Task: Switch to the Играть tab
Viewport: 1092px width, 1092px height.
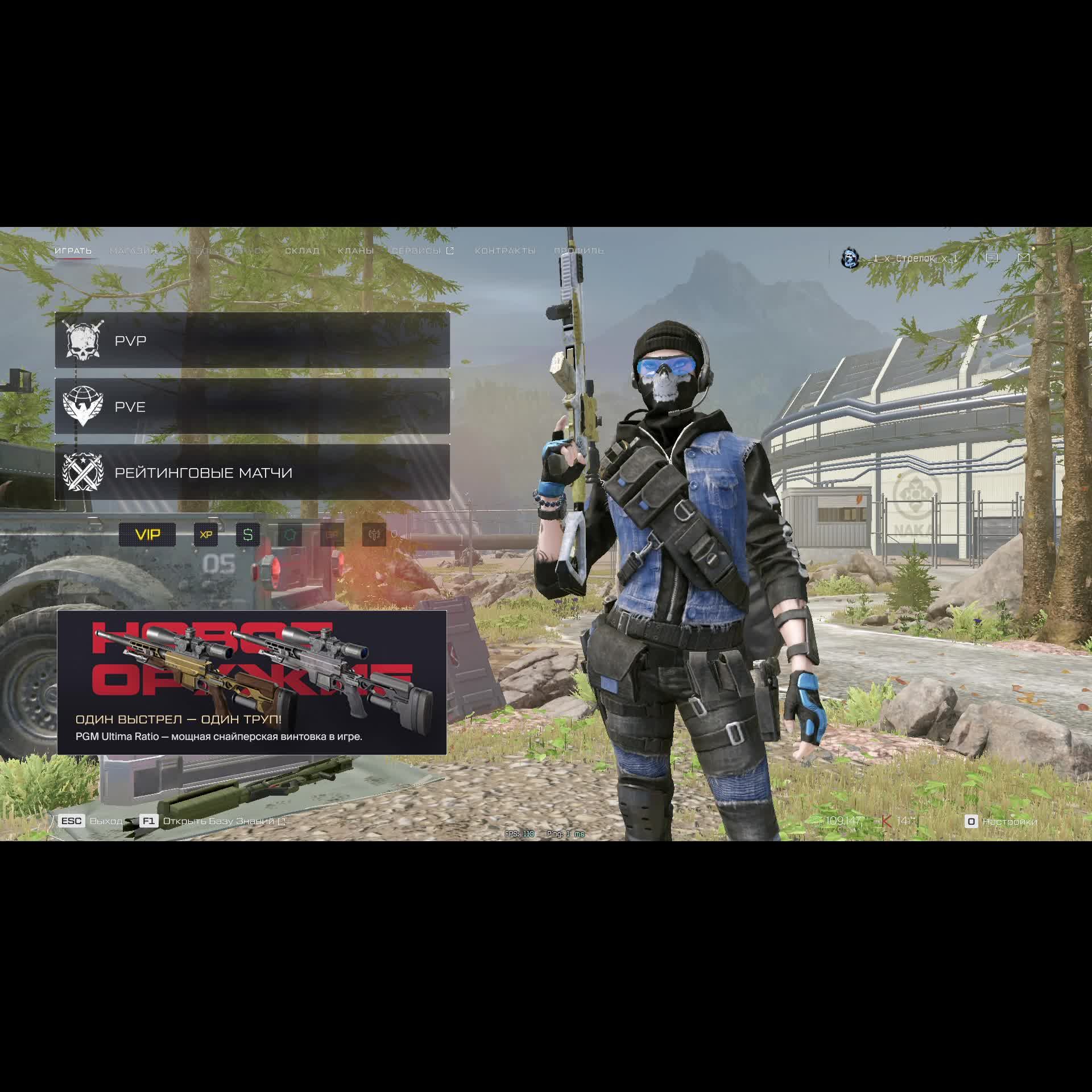Action: (x=73, y=251)
